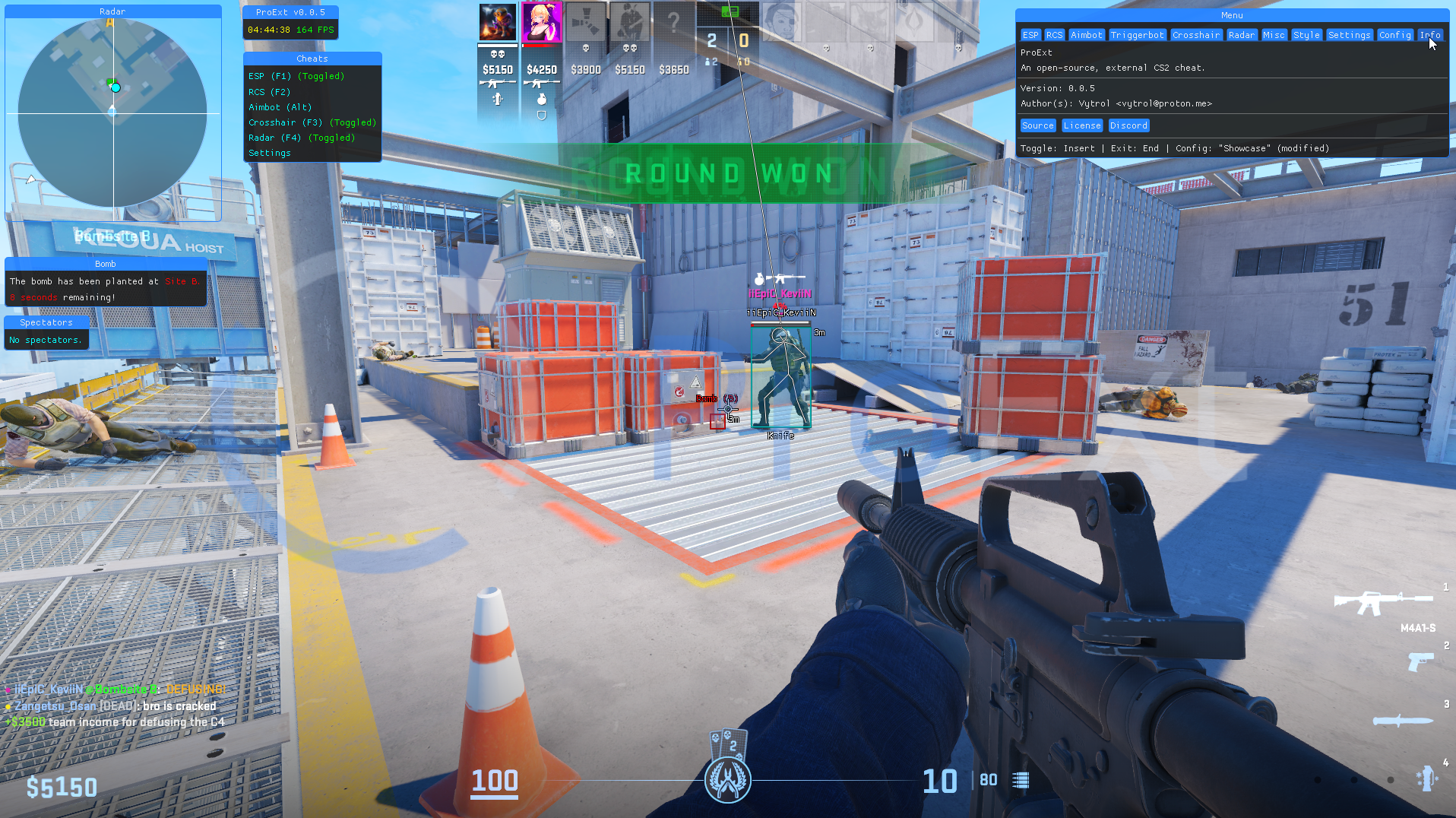
Task: Open the Discord link in the Info panel
Action: 1128,125
